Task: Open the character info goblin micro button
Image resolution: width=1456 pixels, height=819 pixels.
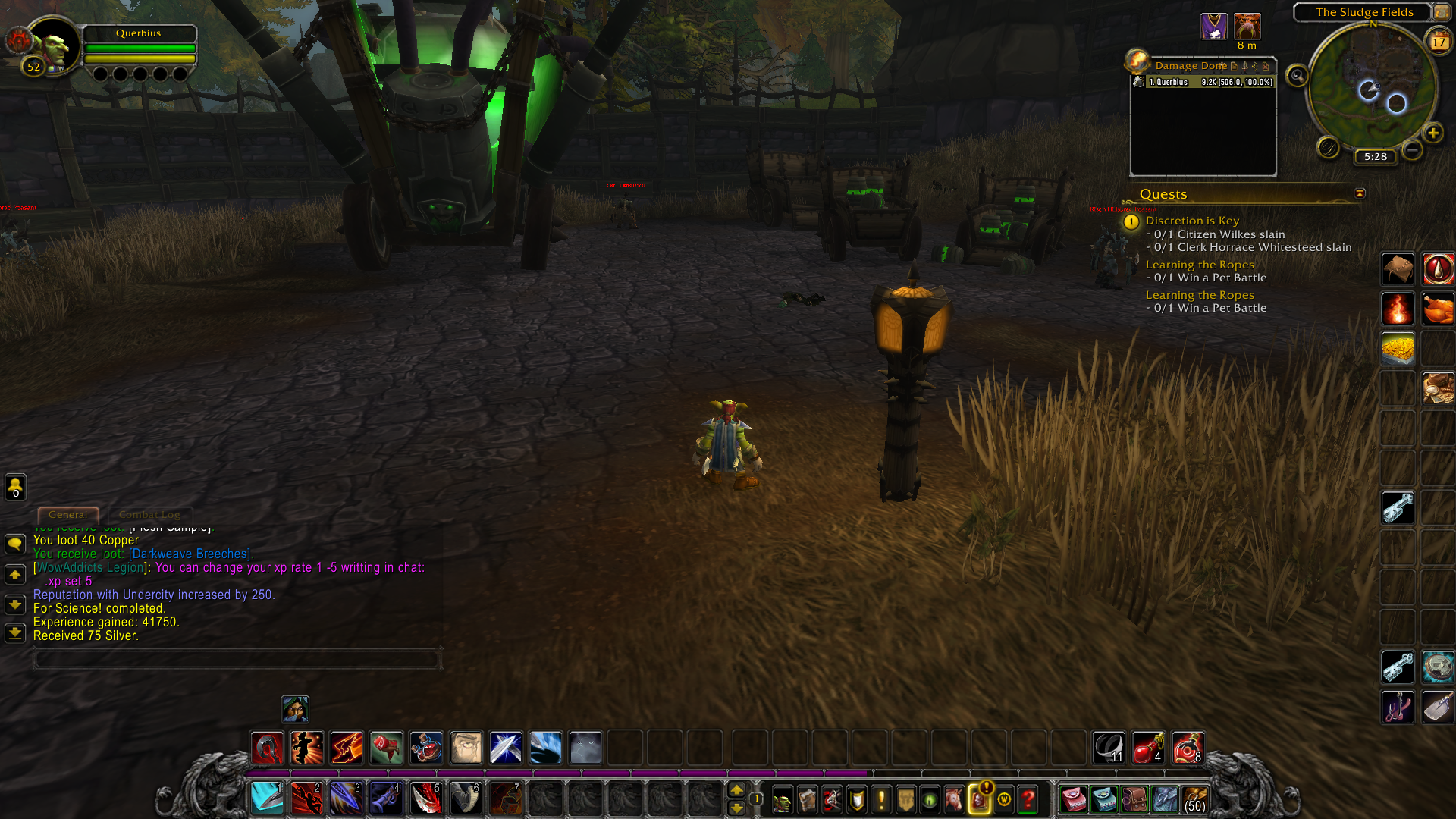Action: click(x=782, y=799)
